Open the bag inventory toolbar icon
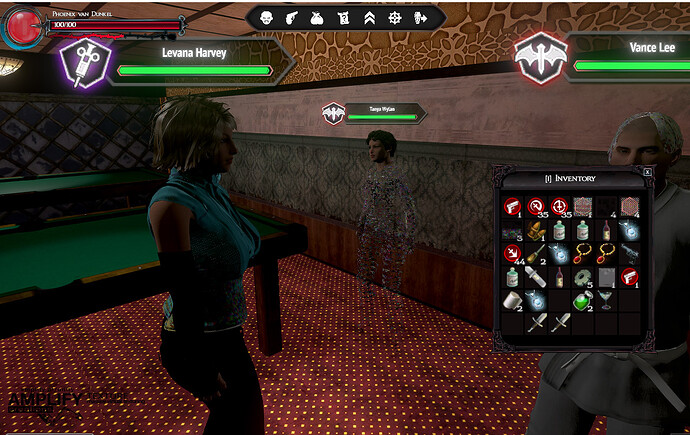This screenshot has width=690, height=435. (x=317, y=17)
